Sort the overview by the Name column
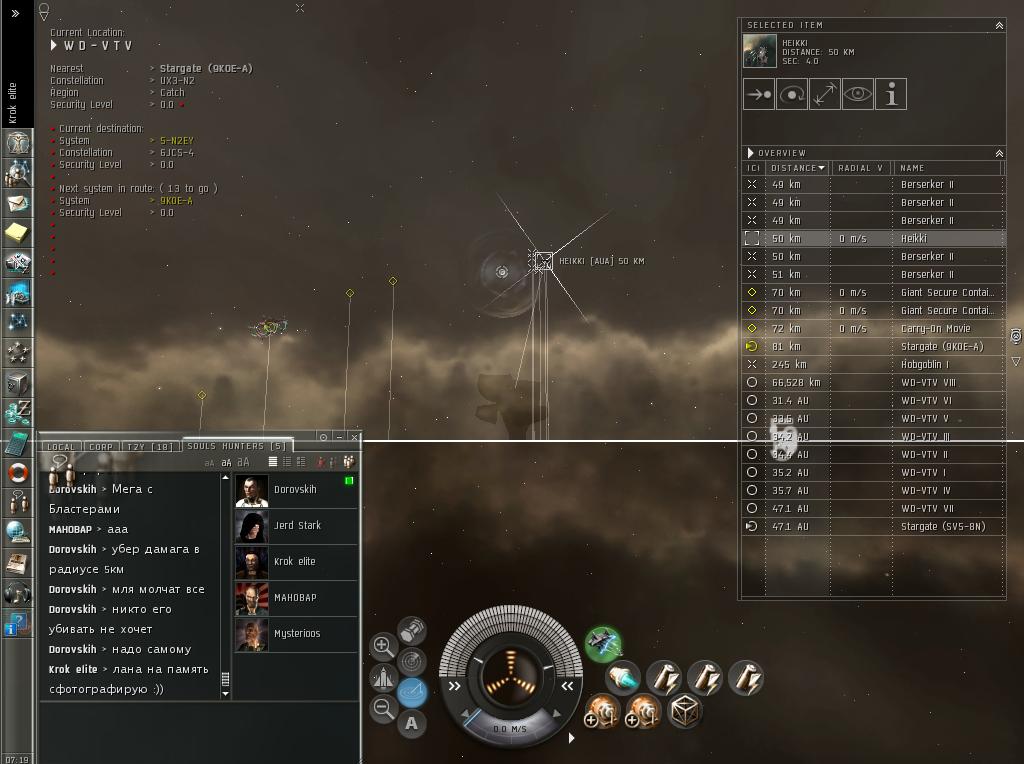This screenshot has height=764, width=1024. (x=945, y=168)
